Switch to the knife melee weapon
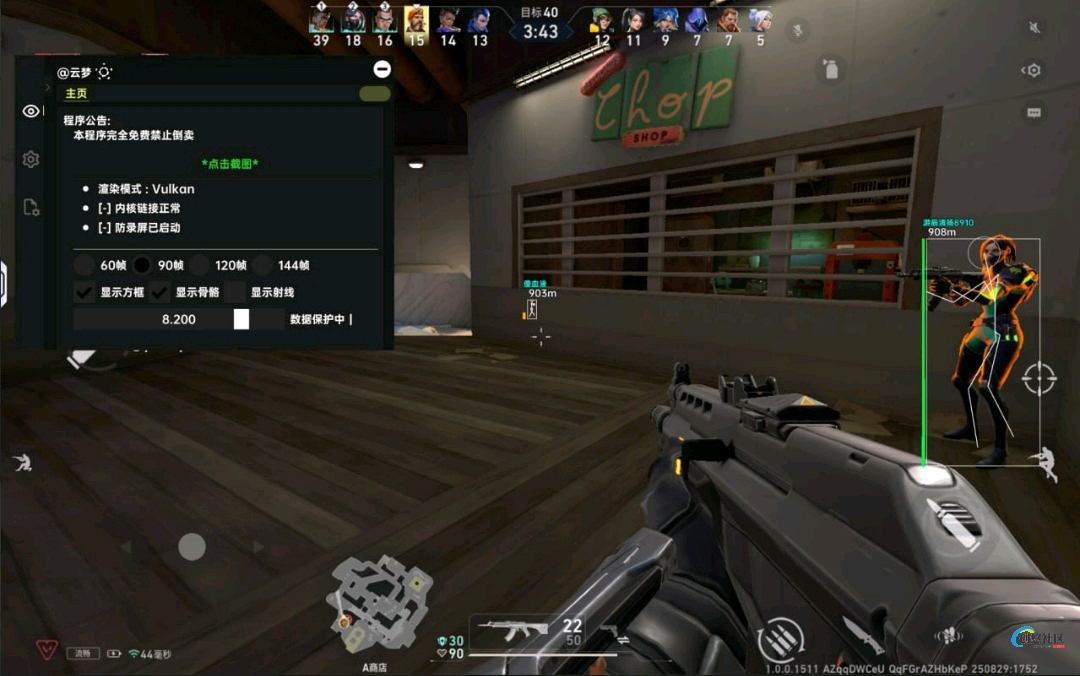 pos(863,634)
